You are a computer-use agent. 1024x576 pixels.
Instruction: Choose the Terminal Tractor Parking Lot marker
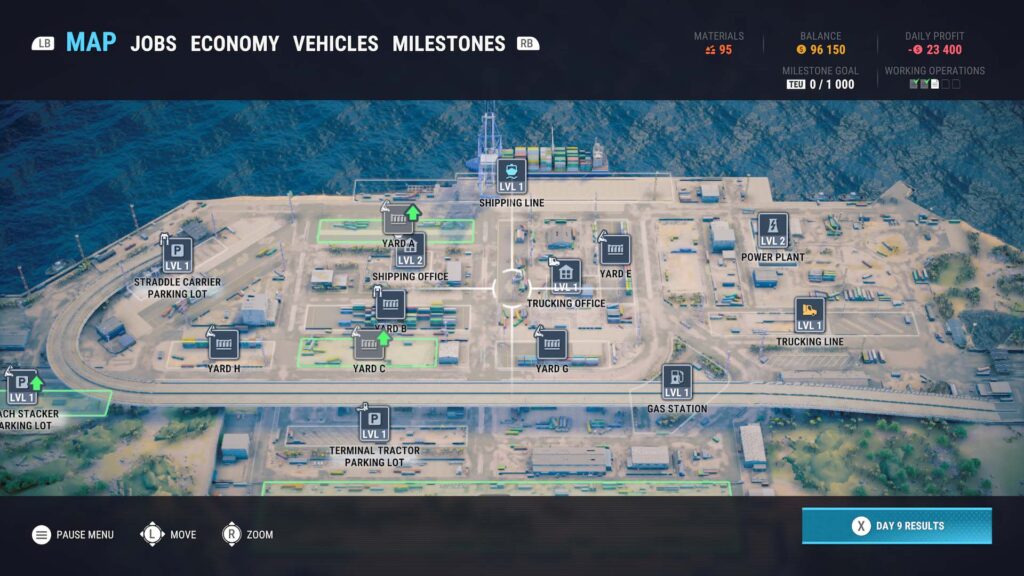[374, 423]
